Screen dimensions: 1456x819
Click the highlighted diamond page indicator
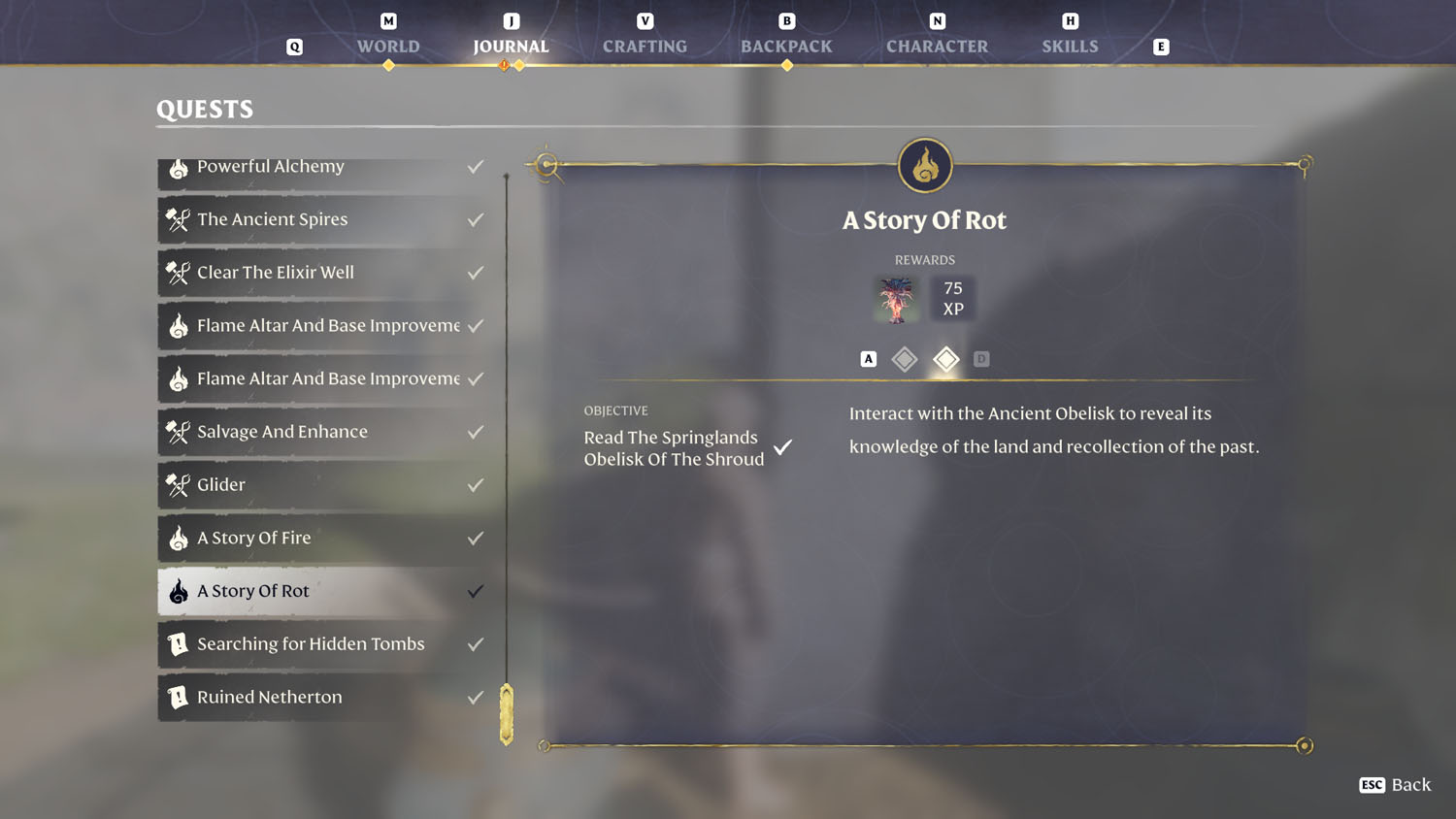coord(945,359)
